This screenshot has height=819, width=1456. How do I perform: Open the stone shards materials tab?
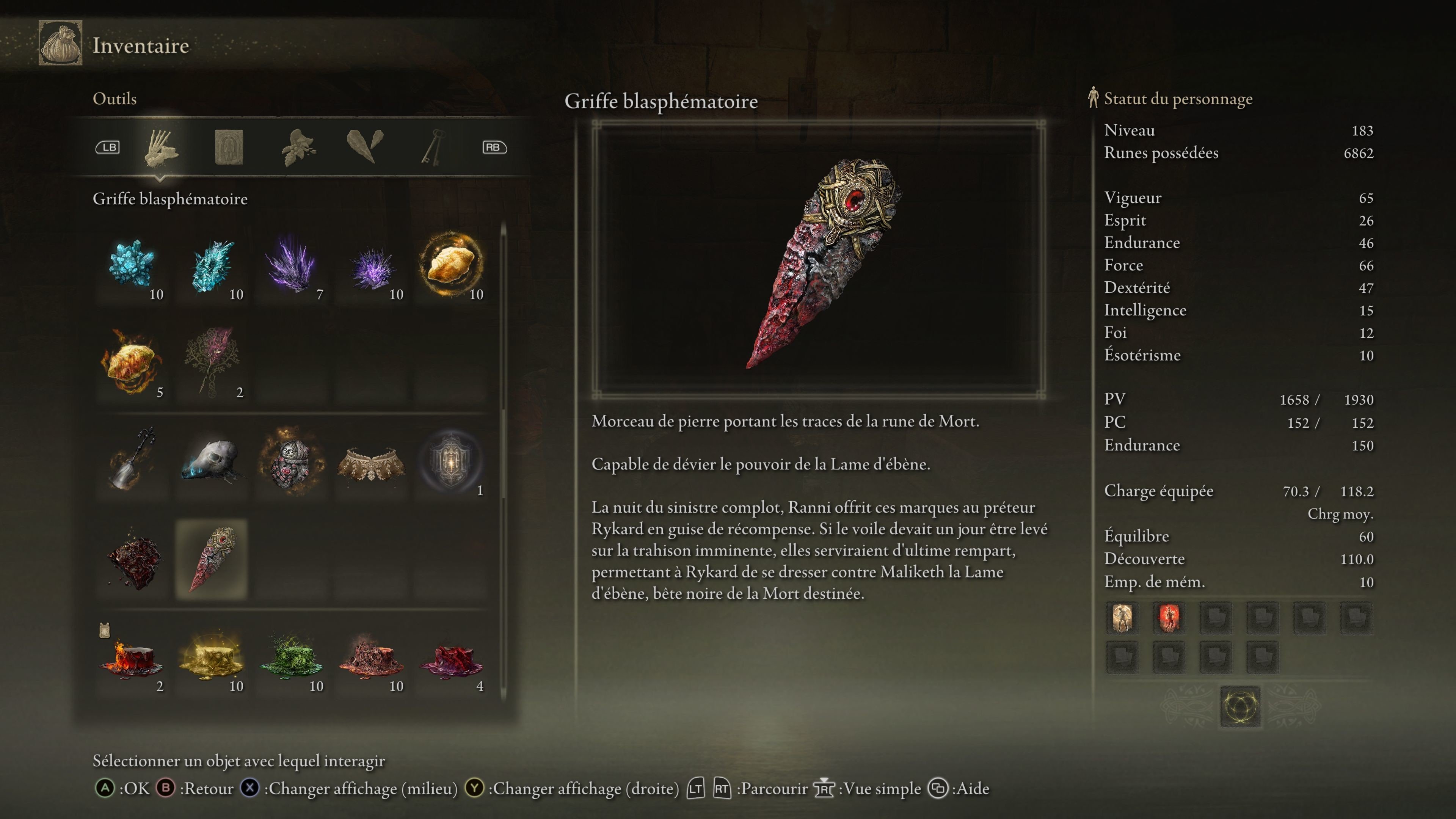pyautogui.click(x=364, y=147)
